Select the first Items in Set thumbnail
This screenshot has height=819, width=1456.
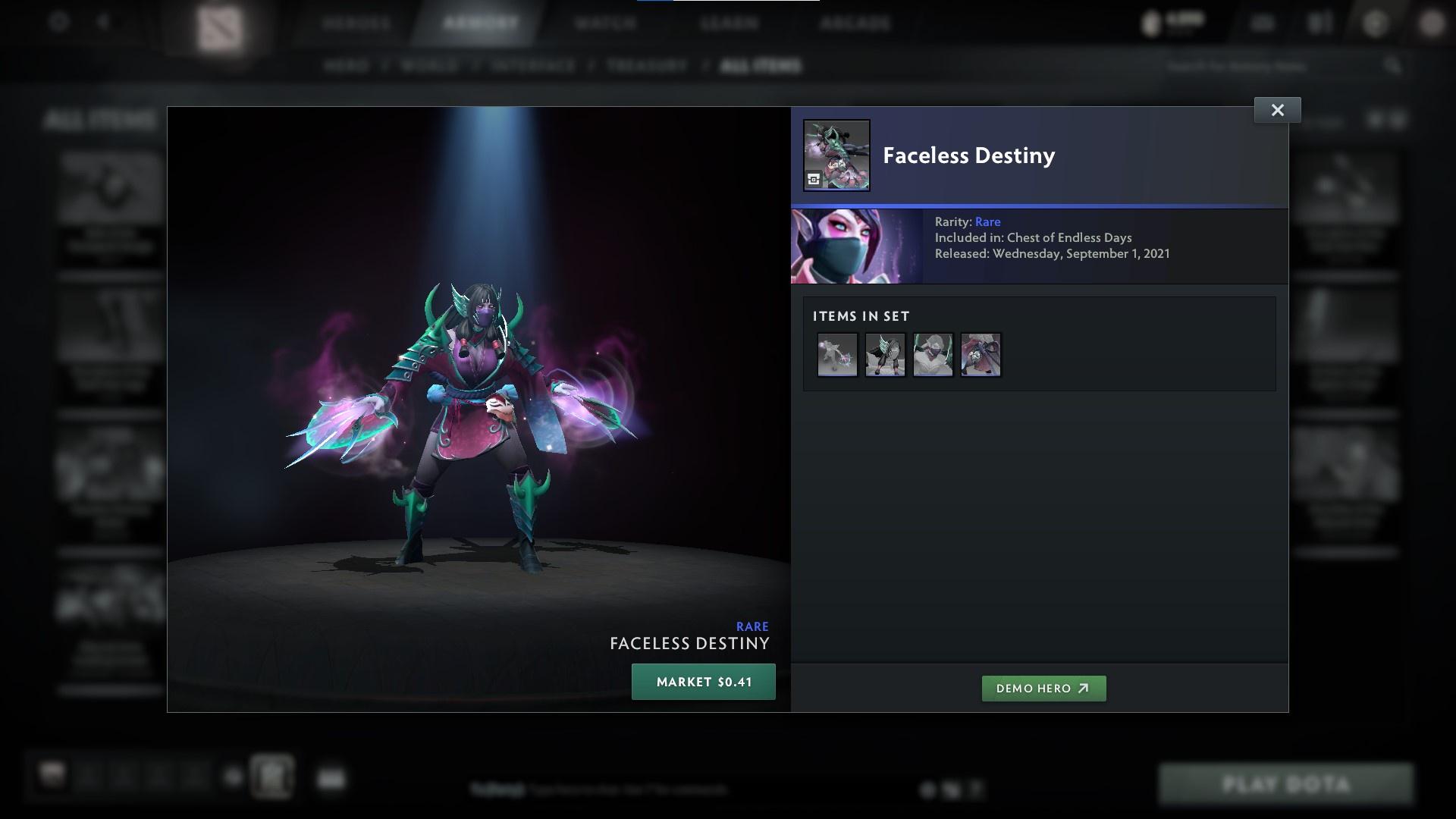tap(837, 354)
